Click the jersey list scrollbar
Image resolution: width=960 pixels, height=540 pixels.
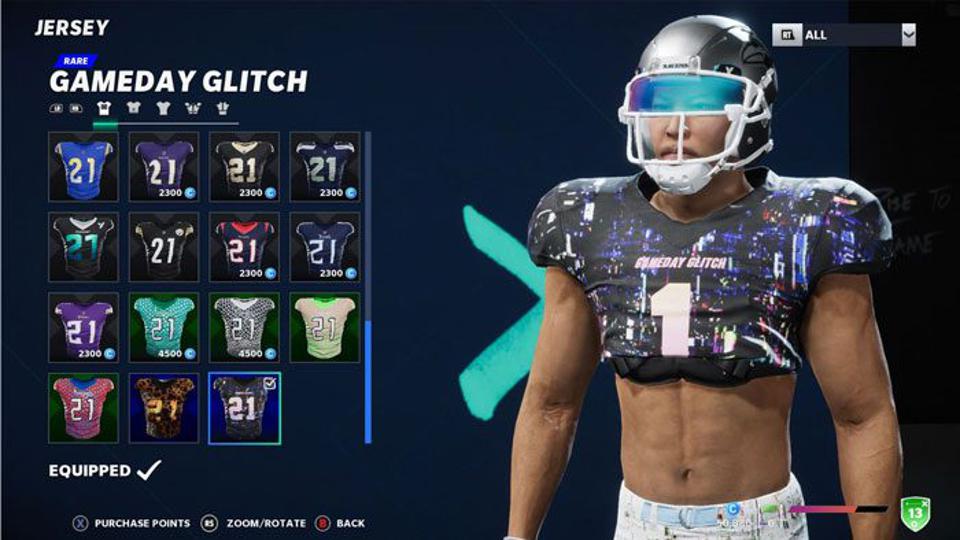coord(368,380)
